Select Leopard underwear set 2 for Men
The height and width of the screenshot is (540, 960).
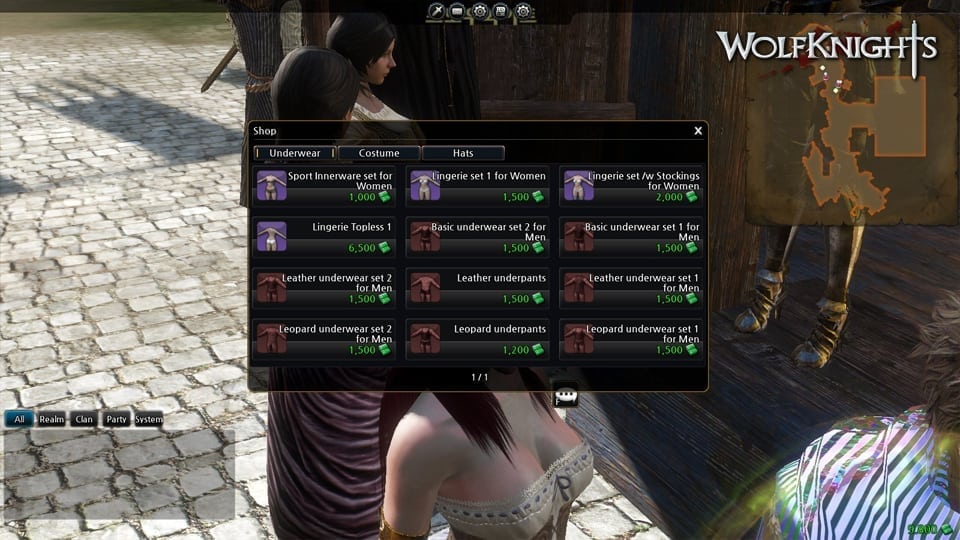point(324,339)
